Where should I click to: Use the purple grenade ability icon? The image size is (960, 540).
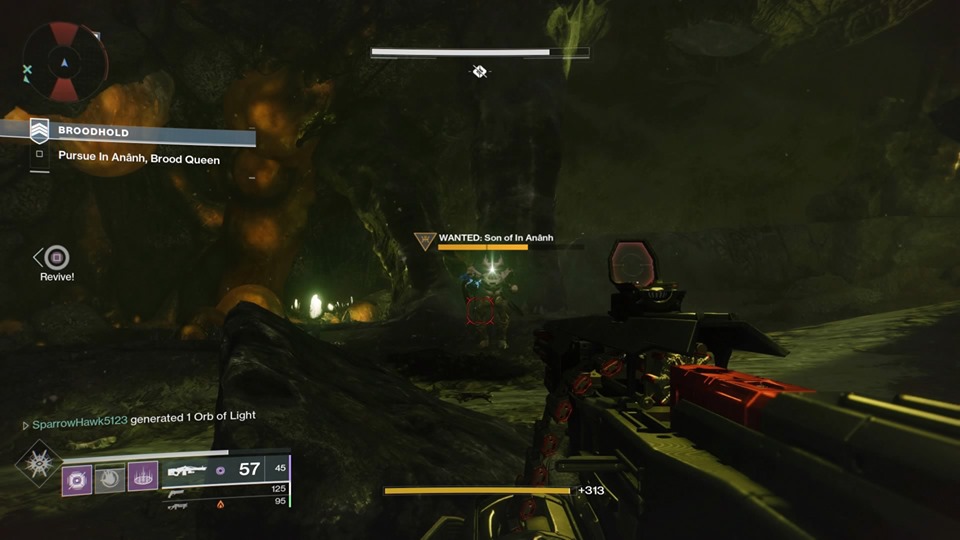pos(77,478)
